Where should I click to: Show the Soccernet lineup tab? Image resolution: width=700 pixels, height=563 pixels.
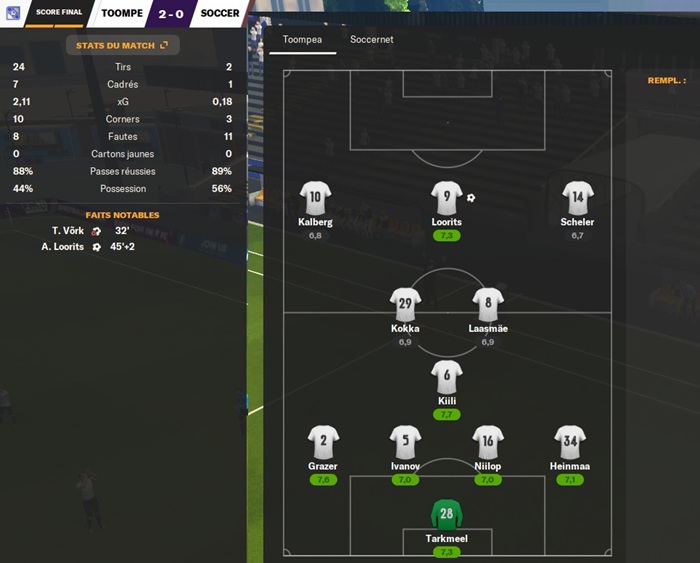(x=371, y=40)
